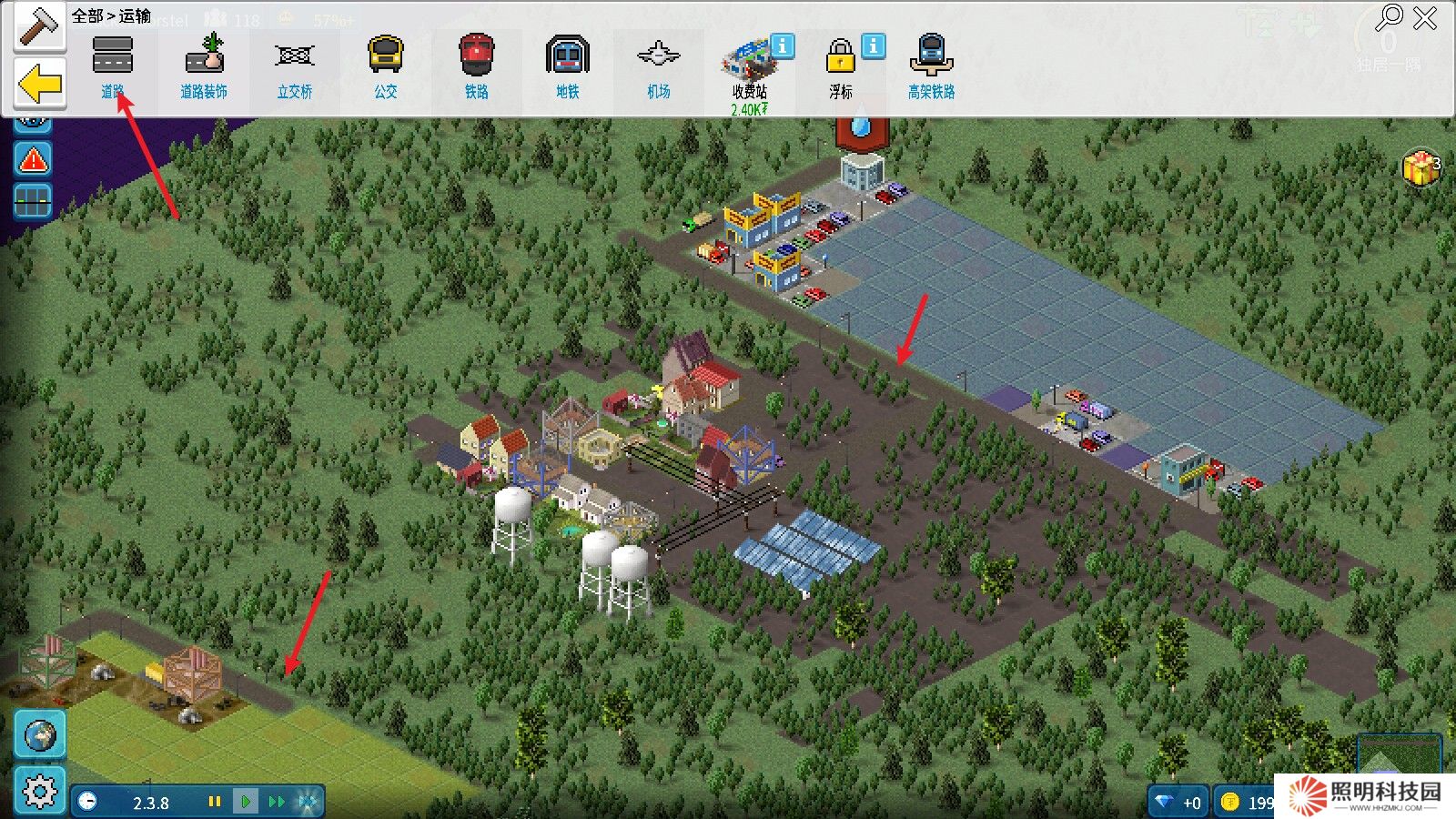Image resolution: width=1456 pixels, height=819 pixels.
Task: Choose the 立交桥 overpass category
Action: pos(295,65)
